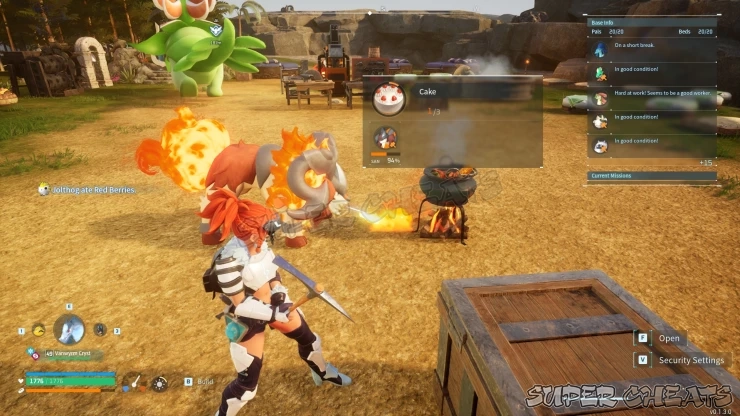
Task: Switch to the dark Pal on the right
Action: tap(100, 329)
